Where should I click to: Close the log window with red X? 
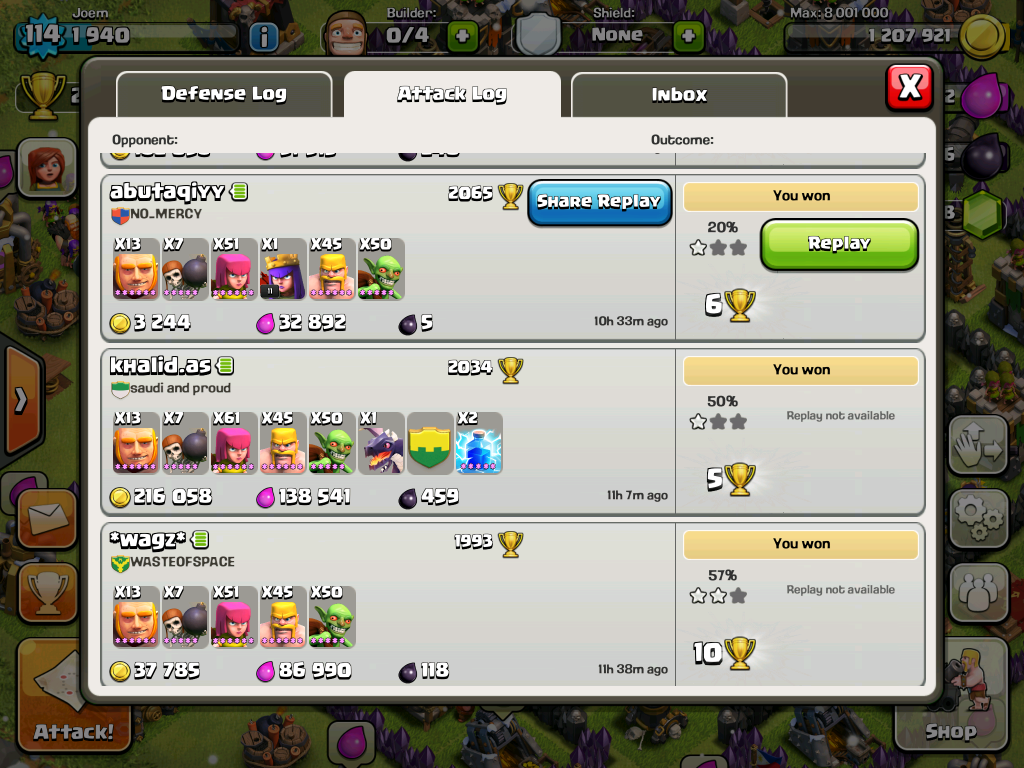coord(909,87)
